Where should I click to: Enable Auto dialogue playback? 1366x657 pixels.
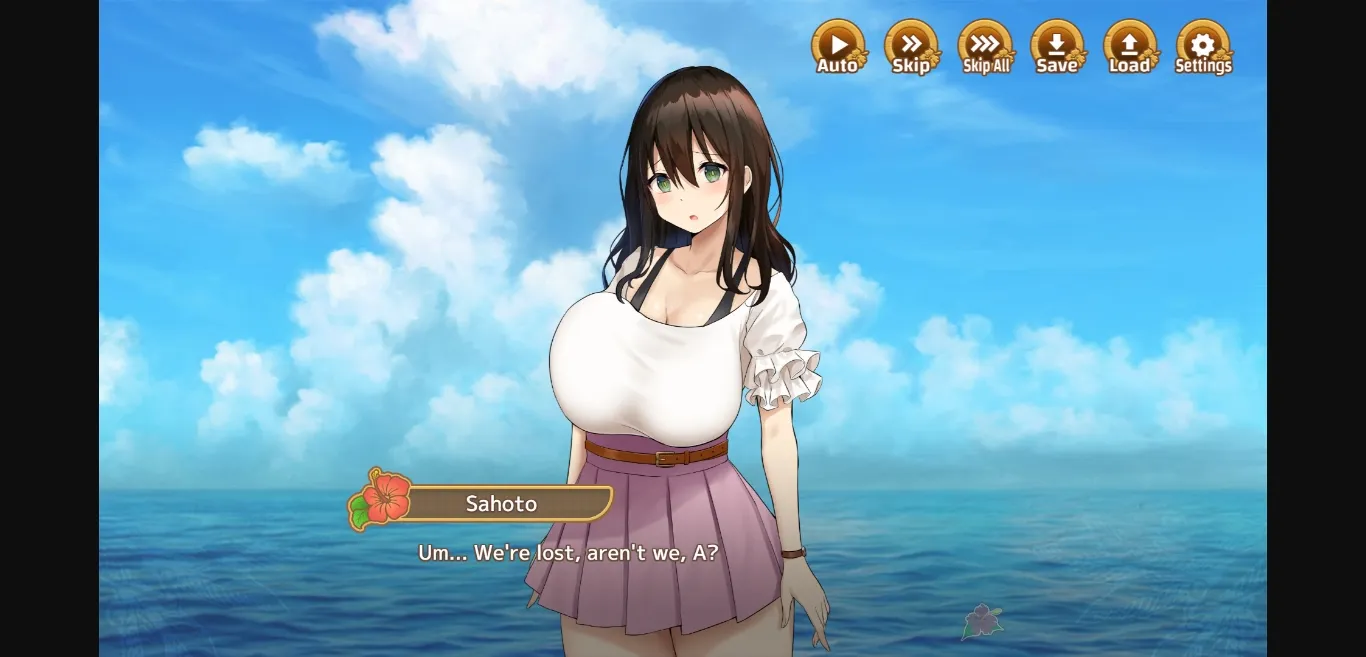click(x=838, y=47)
